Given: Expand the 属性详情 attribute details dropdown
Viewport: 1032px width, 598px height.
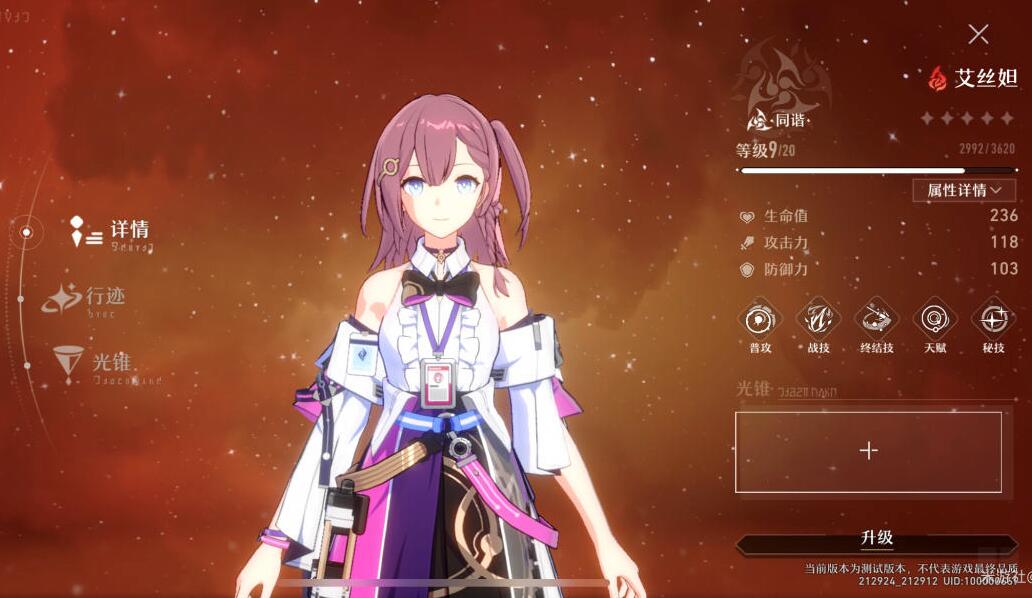Looking at the screenshot, I should (964, 190).
